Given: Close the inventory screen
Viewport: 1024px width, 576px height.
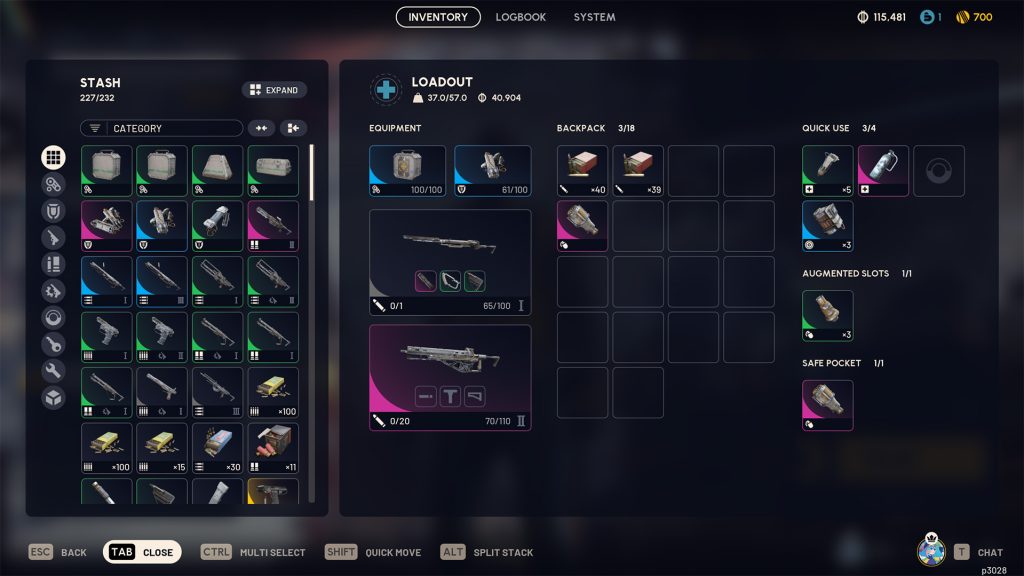Looking at the screenshot, I should click(142, 552).
